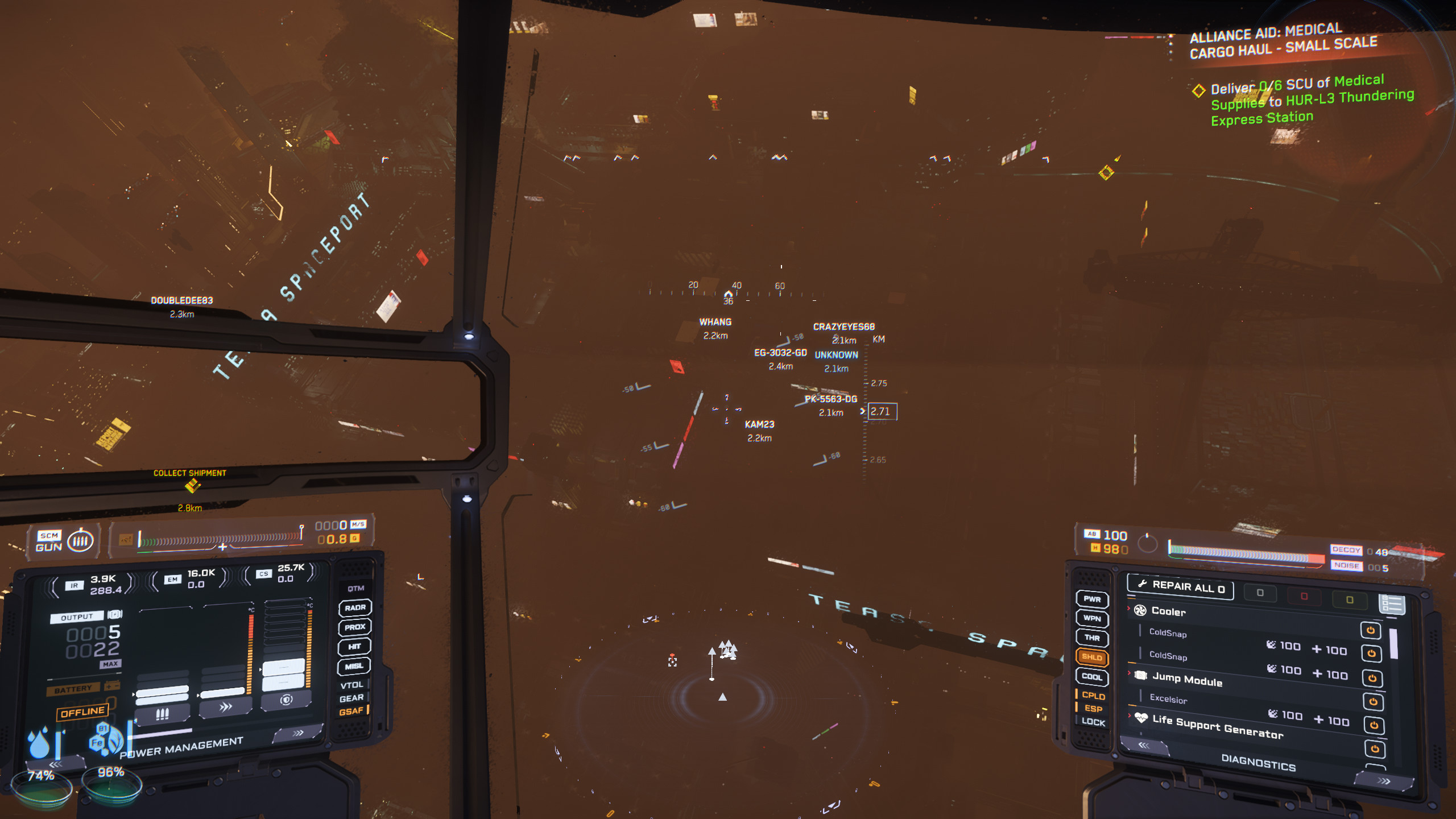Select the yellow square filter in Diagnostics
The height and width of the screenshot is (819, 1456).
tap(1349, 599)
